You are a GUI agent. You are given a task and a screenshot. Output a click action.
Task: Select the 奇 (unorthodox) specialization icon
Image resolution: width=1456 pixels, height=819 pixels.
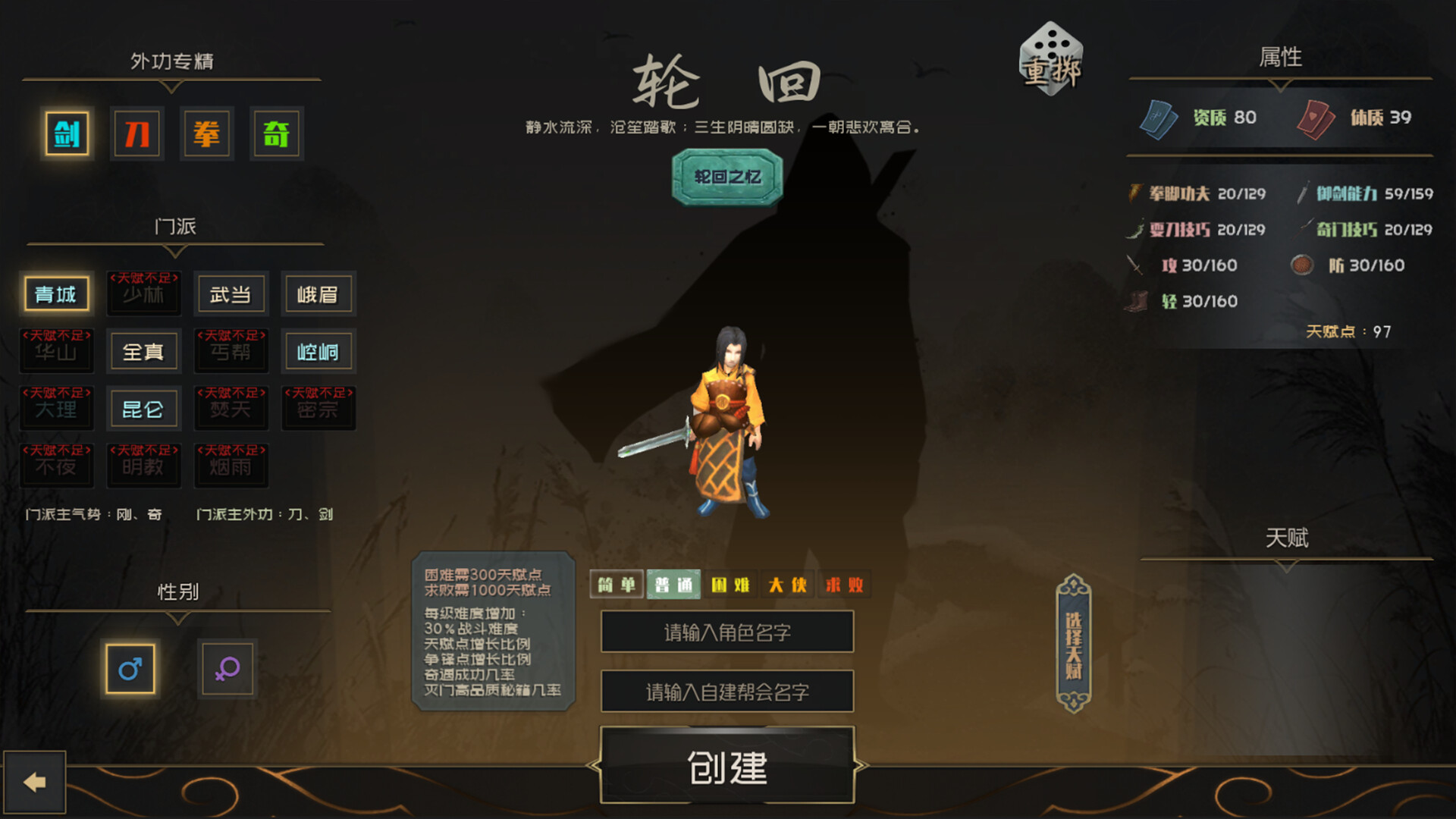click(277, 133)
